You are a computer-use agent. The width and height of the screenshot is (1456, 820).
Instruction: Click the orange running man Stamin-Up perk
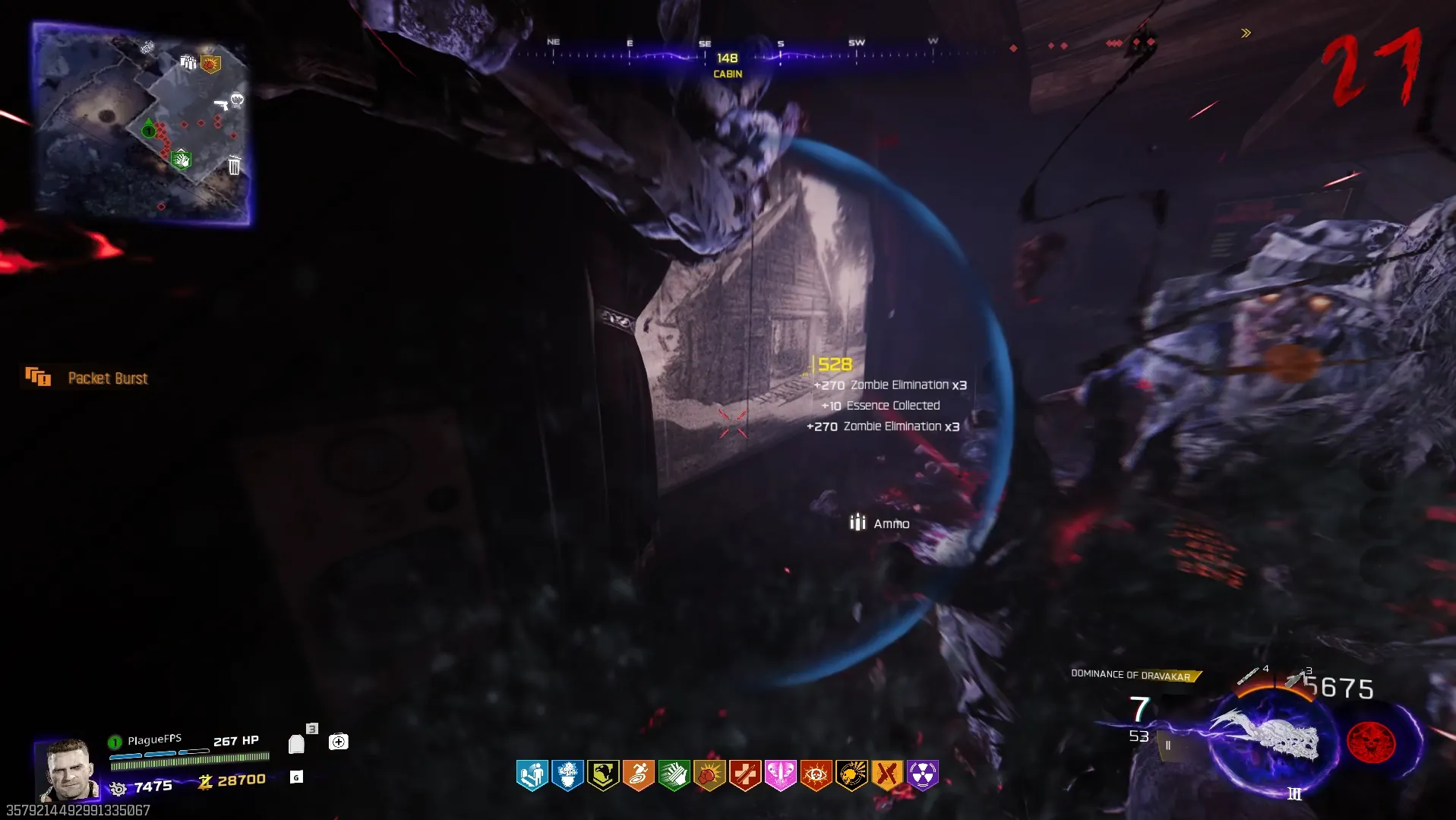coord(638,775)
